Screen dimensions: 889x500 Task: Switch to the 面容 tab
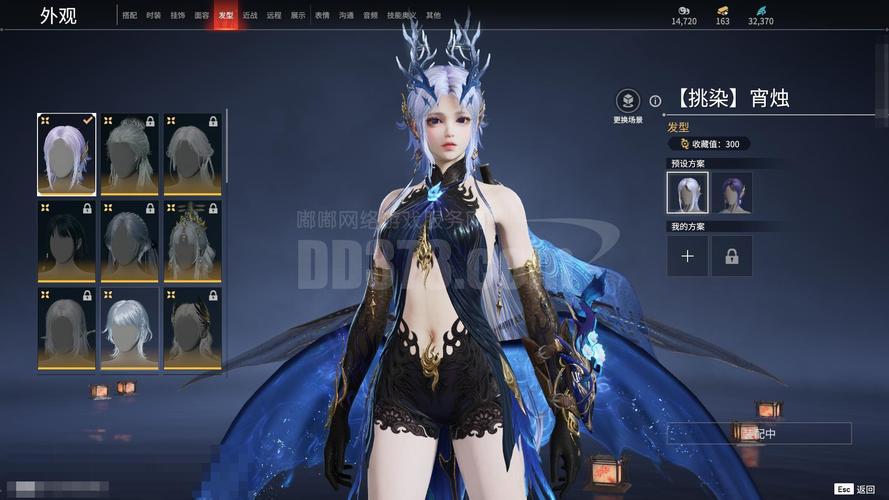click(202, 16)
